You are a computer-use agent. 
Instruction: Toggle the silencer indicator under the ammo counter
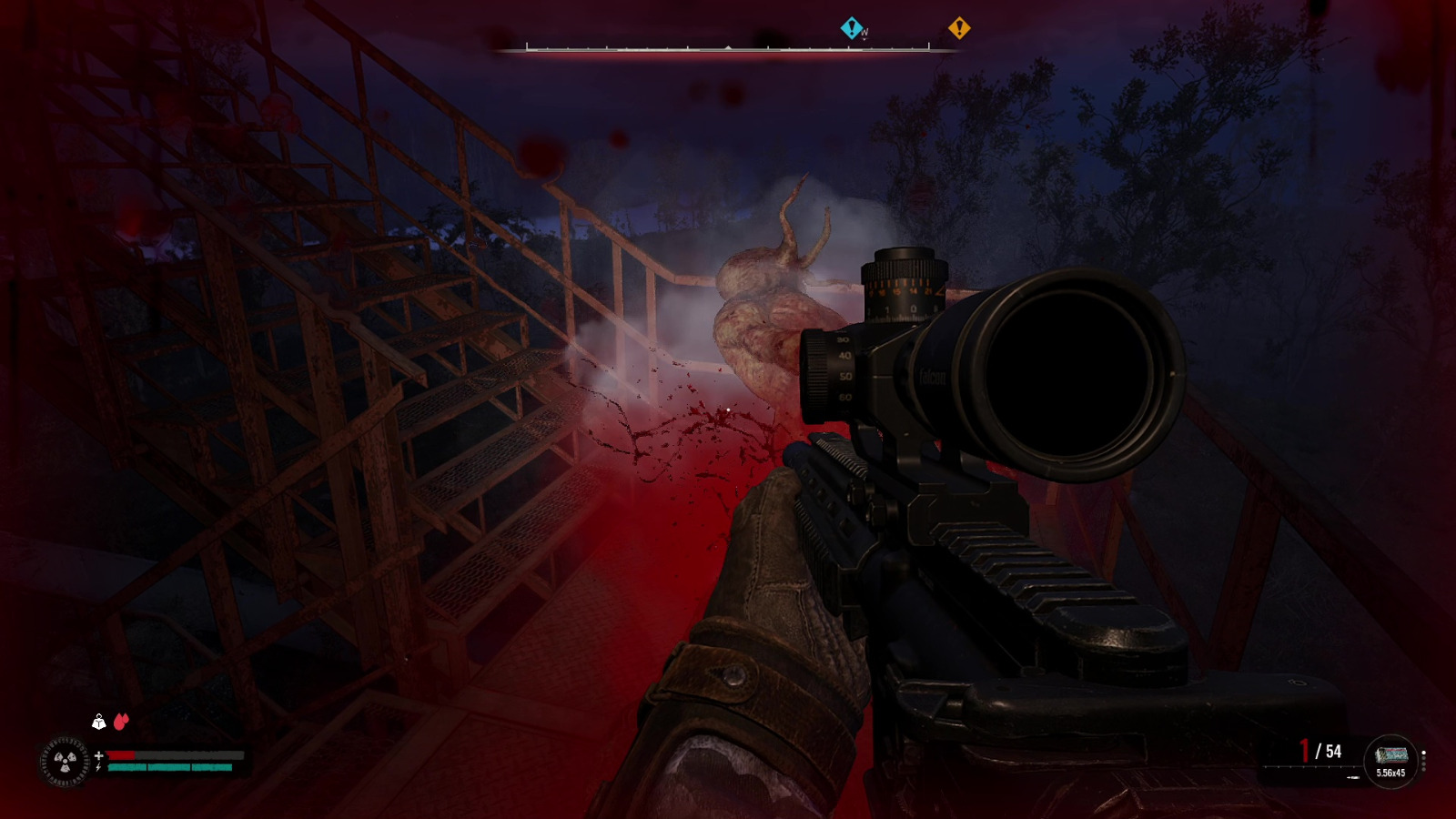pos(1353,777)
